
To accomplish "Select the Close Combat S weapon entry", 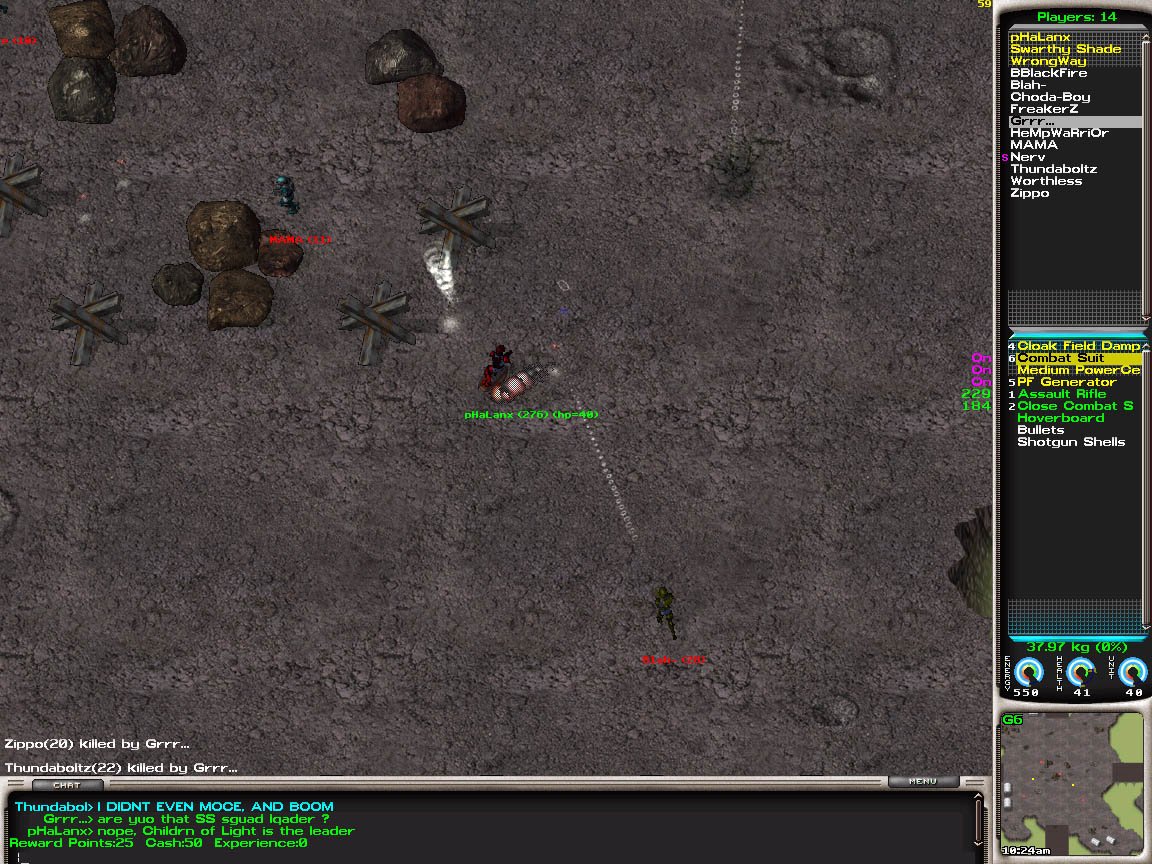I will tap(1075, 406).
